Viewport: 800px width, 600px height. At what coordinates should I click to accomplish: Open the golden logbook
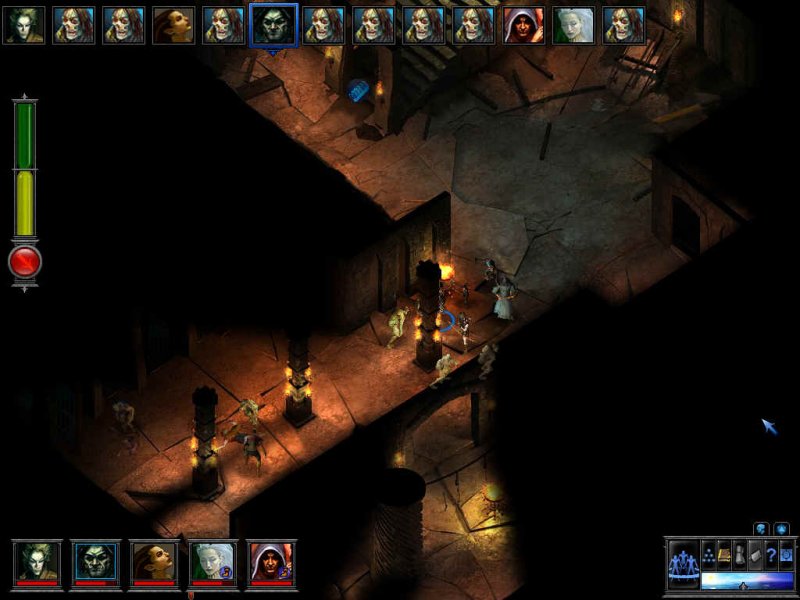point(725,556)
